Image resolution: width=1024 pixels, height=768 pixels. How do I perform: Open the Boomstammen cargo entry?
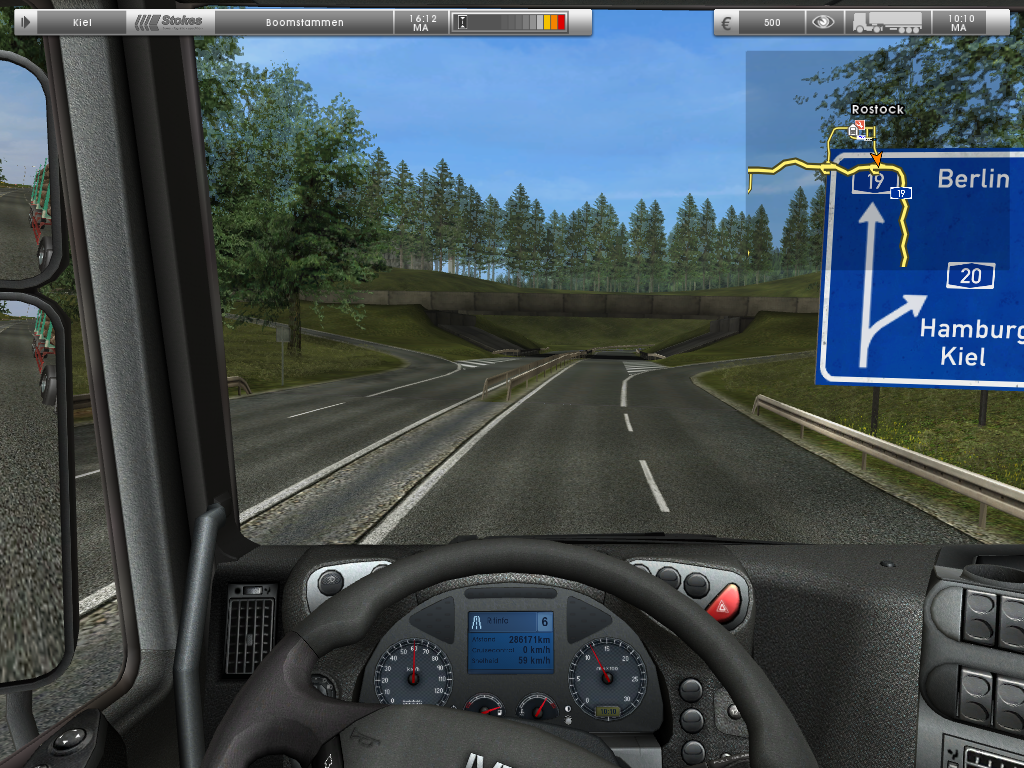[305, 22]
